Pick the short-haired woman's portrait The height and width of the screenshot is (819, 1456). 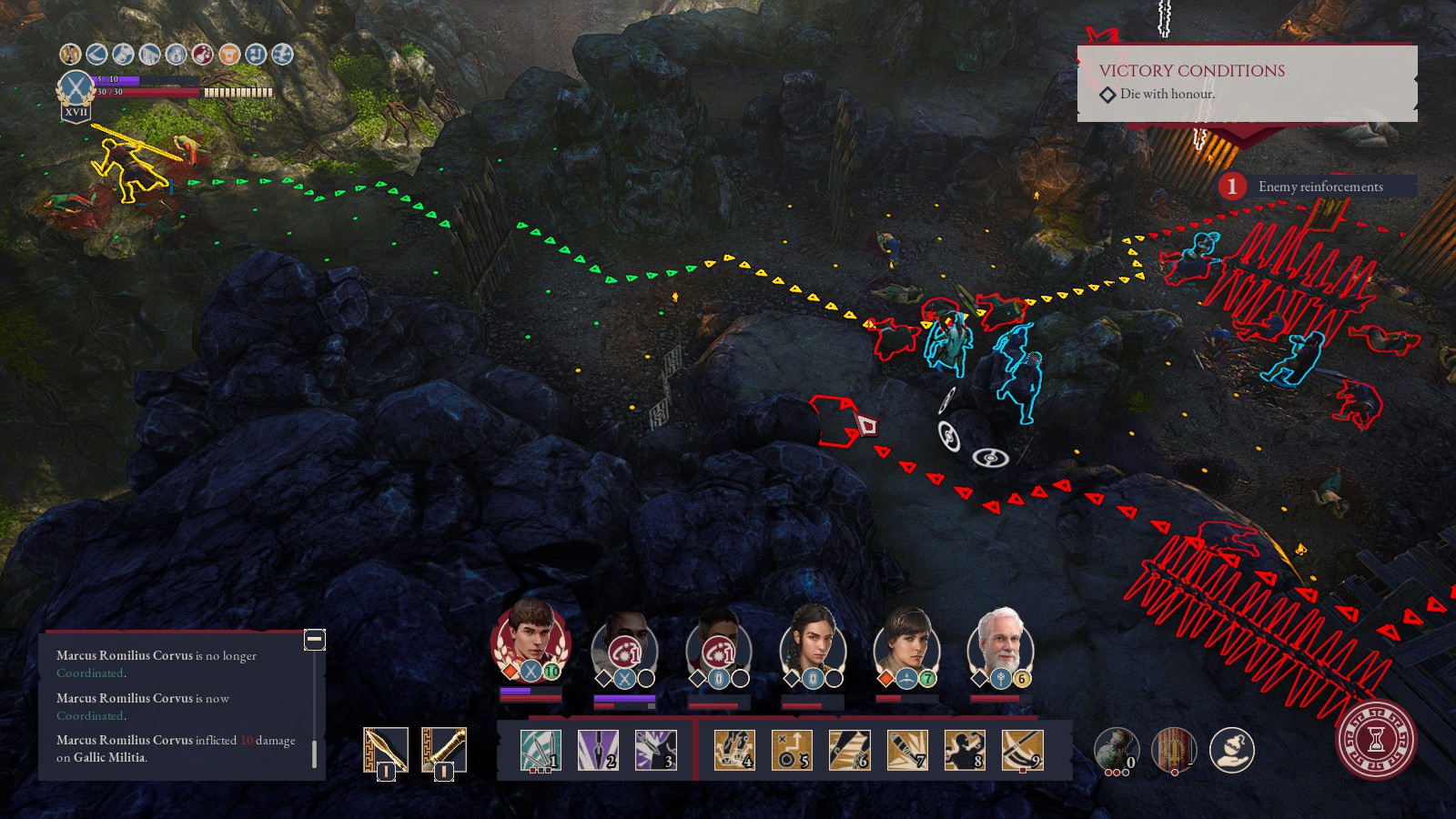(x=906, y=639)
